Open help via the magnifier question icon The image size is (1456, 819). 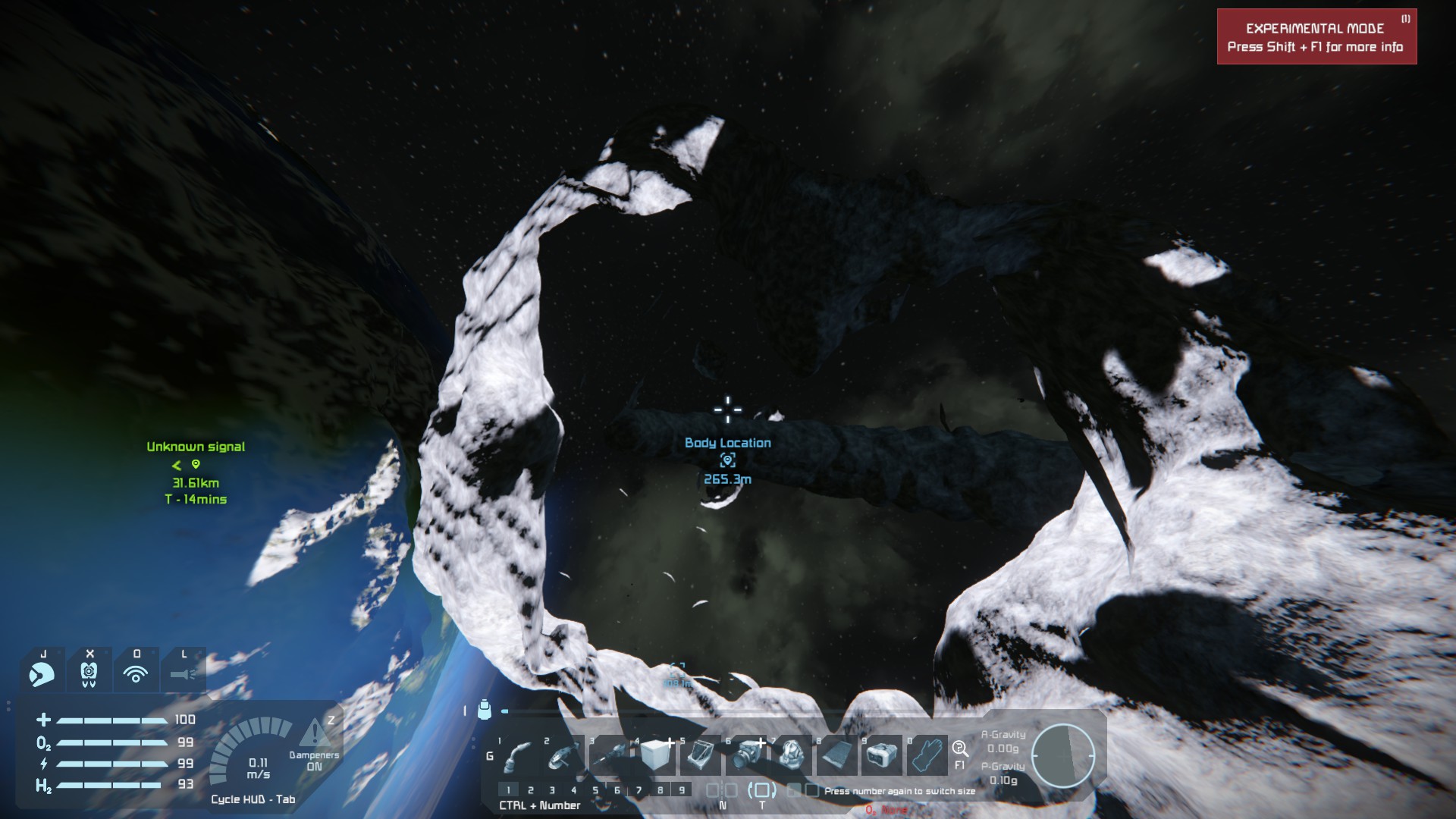960,749
